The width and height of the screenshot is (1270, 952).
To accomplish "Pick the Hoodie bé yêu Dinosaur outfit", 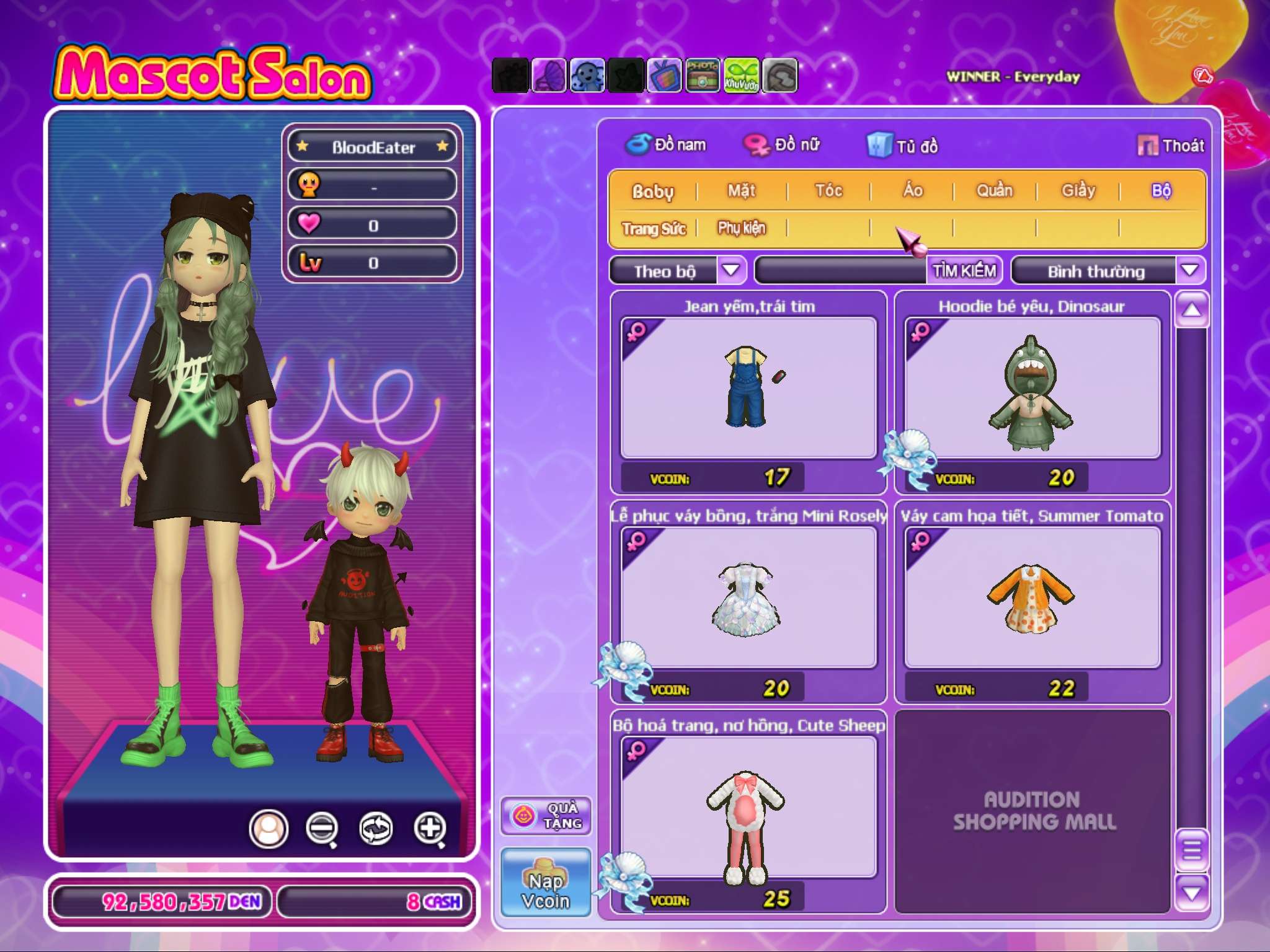I will [1032, 388].
